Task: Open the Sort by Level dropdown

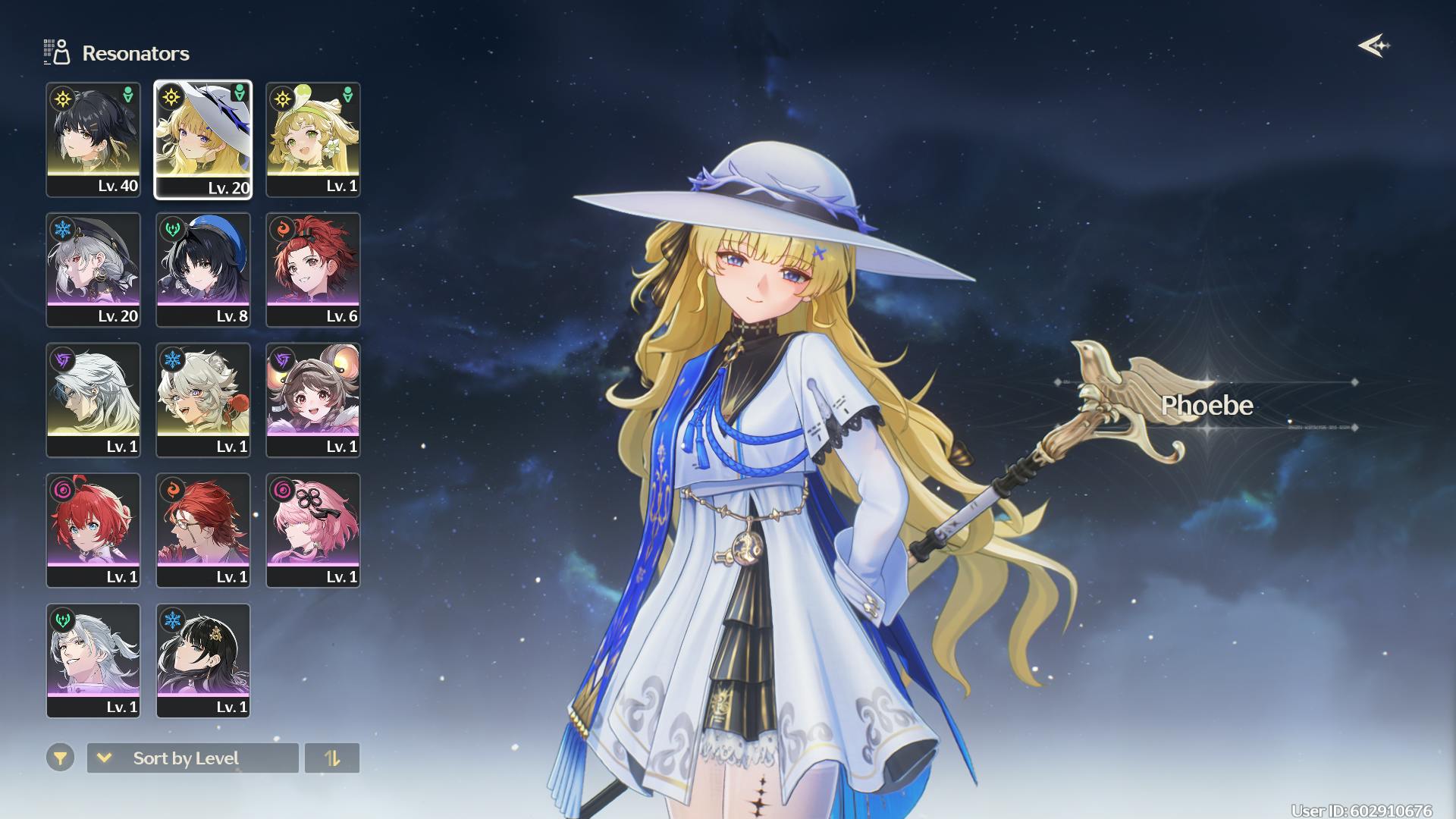Action: click(x=193, y=758)
